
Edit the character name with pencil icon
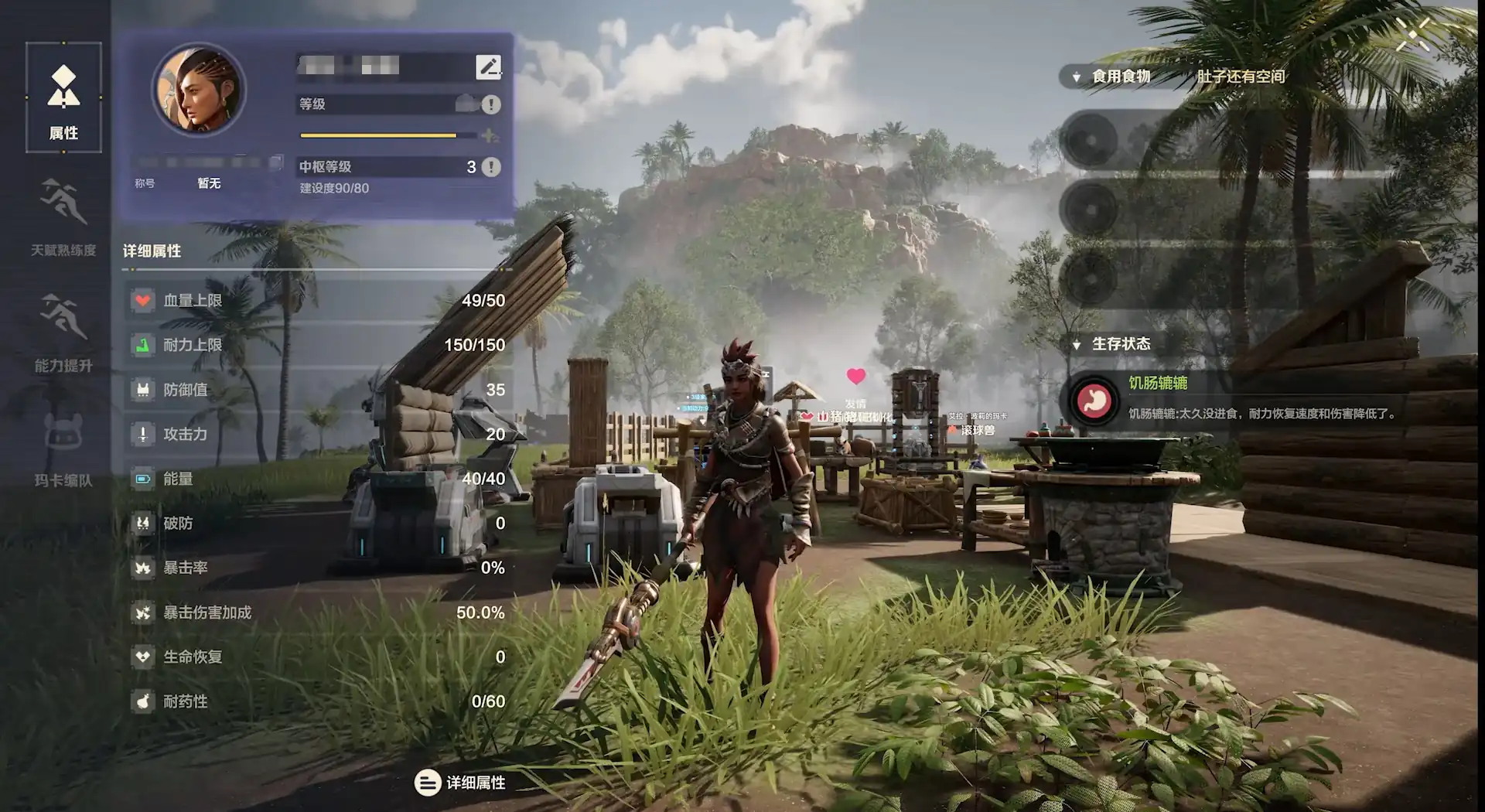pos(488,67)
